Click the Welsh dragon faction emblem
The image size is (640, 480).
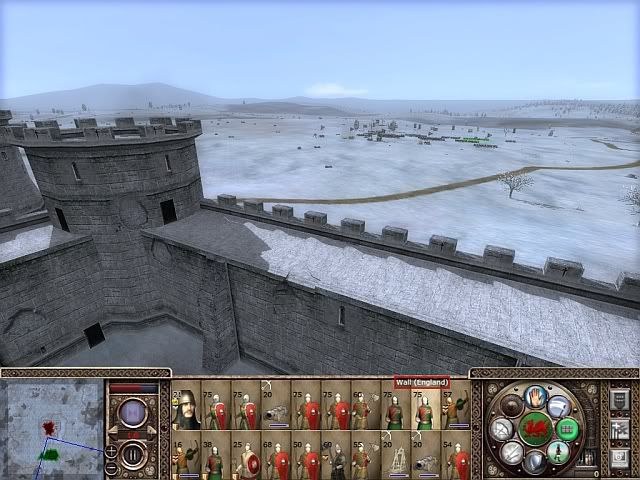point(536,429)
